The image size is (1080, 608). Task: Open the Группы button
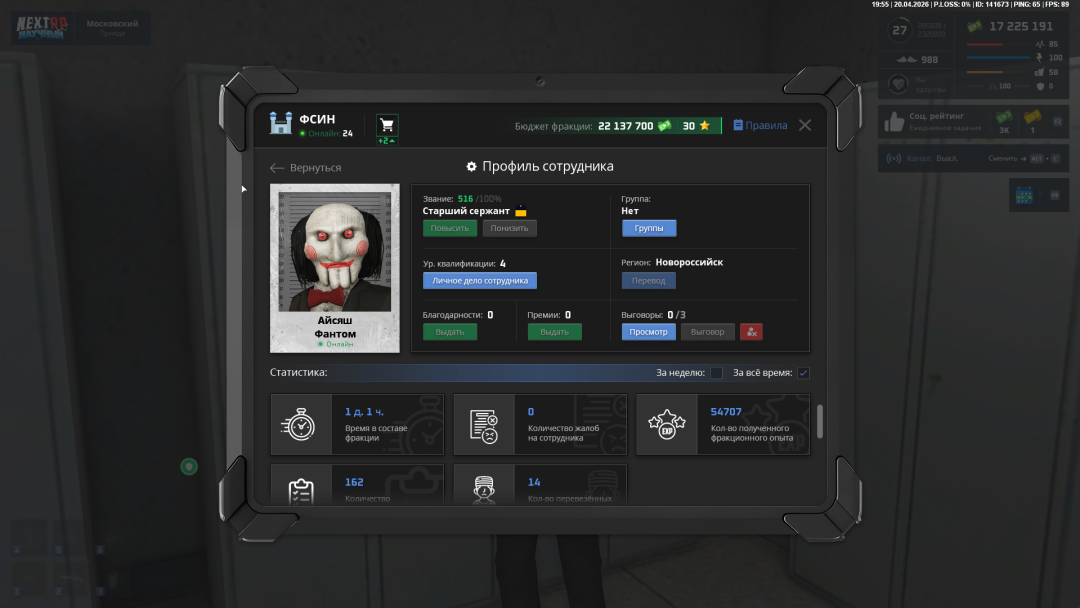pos(649,228)
